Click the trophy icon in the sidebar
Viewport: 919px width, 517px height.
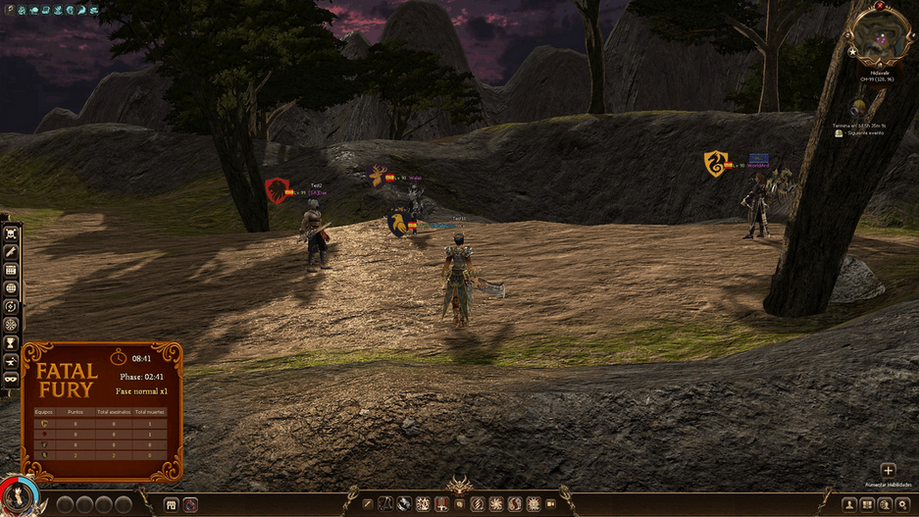(x=11, y=343)
